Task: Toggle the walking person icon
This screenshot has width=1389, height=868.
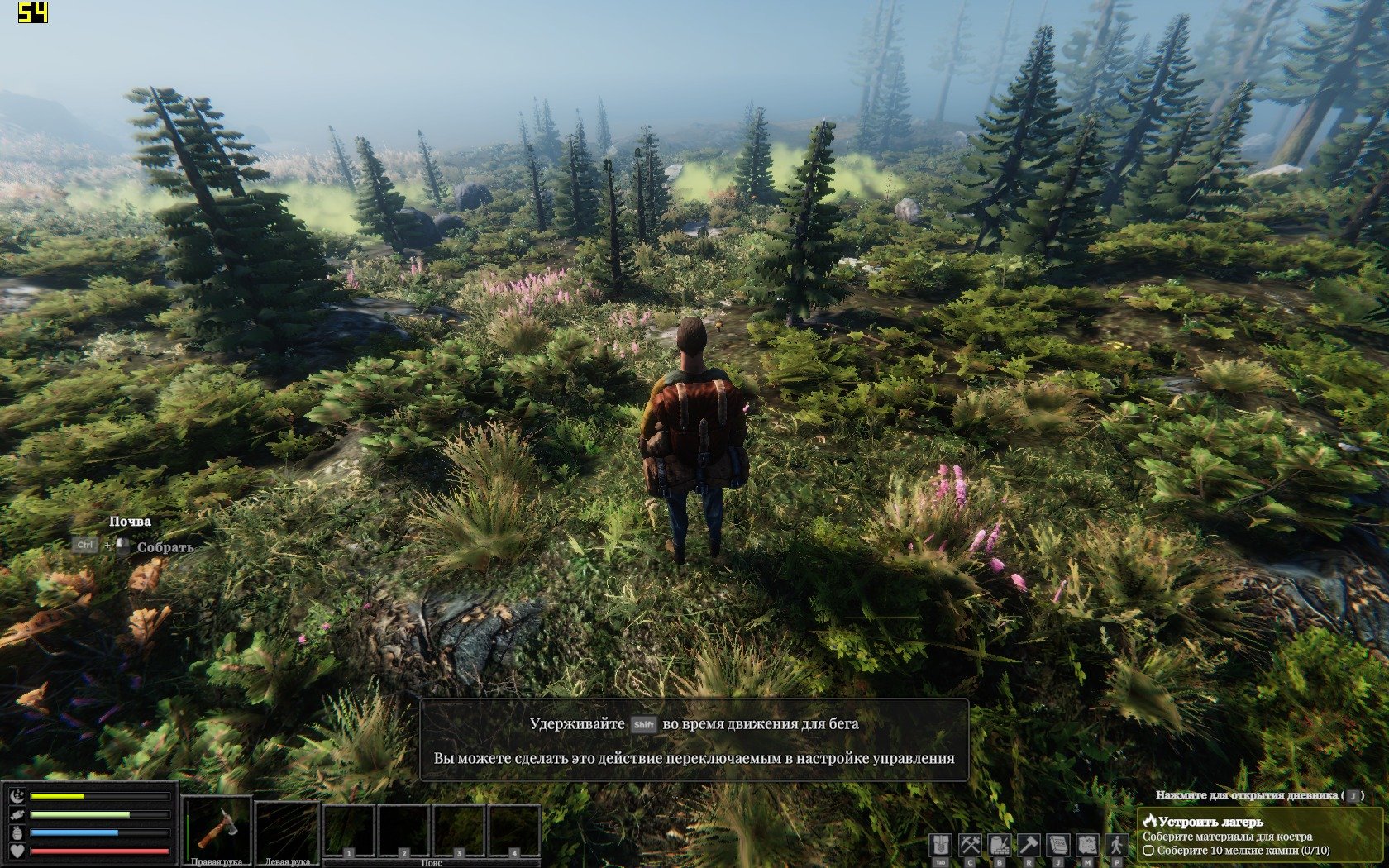Action: tap(1117, 845)
